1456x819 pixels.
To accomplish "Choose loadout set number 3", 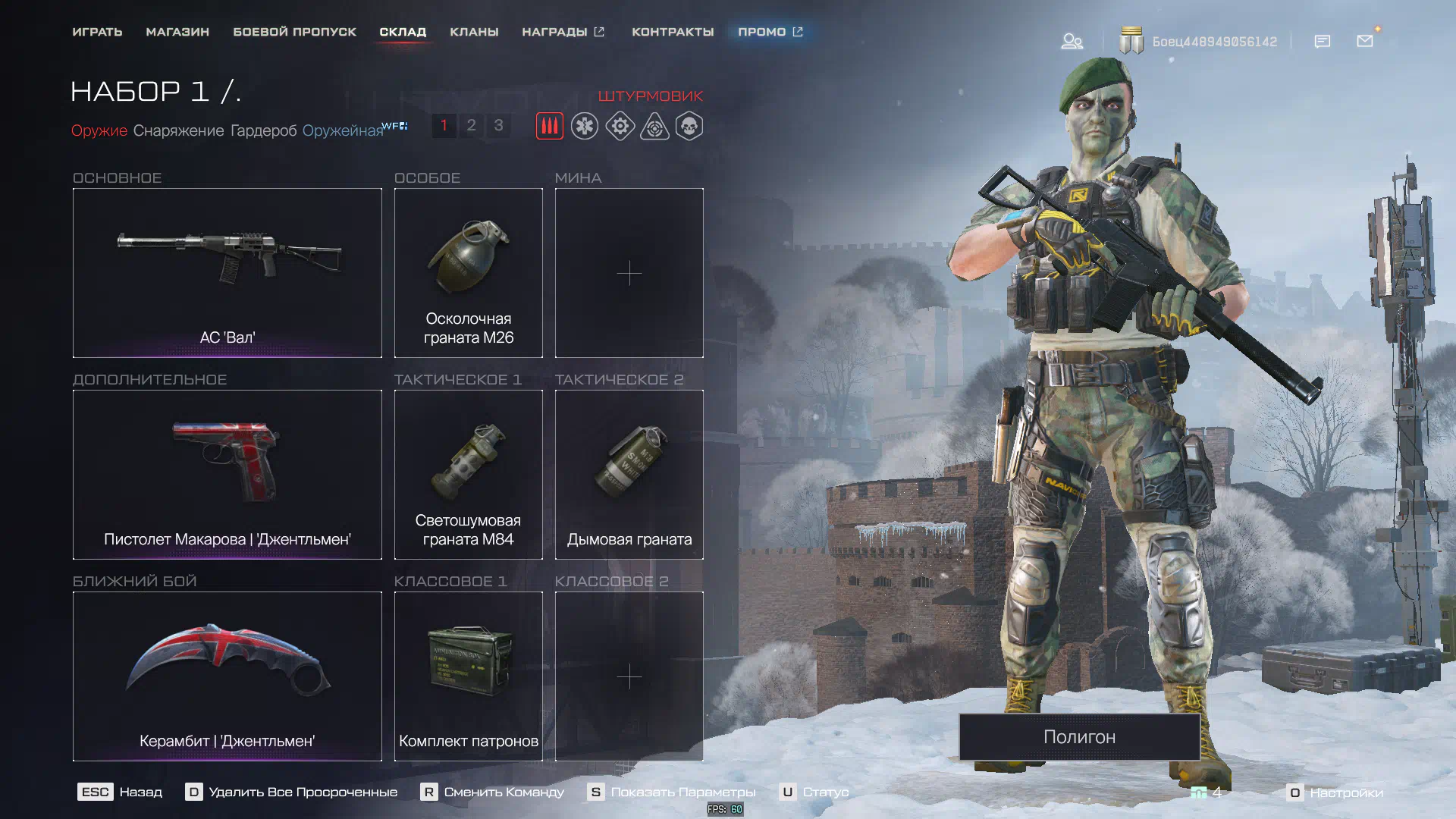I will [x=498, y=125].
